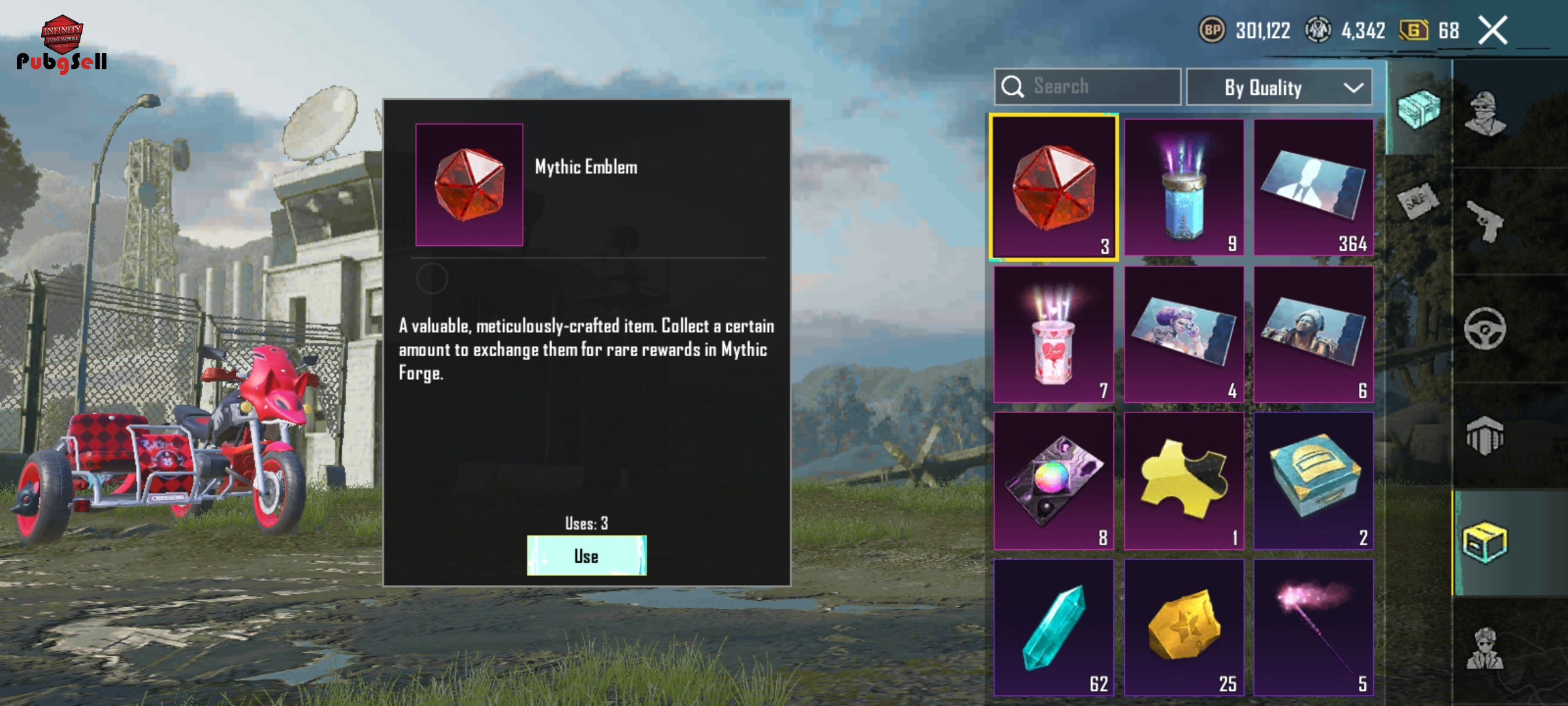Choose the teal supply crate item
This screenshot has height=706, width=1568.
tap(1313, 481)
